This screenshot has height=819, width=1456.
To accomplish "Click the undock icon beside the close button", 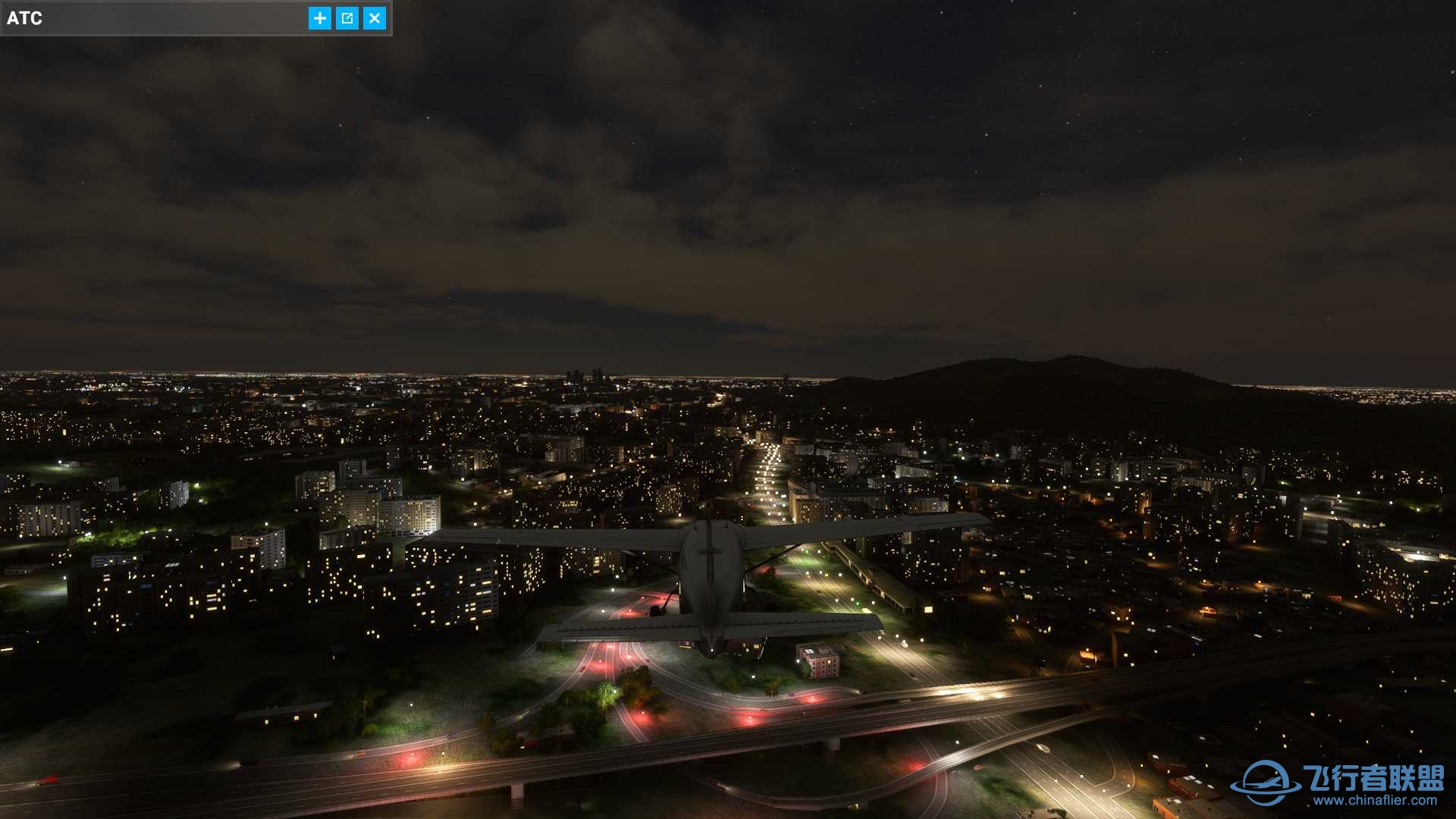I will pyautogui.click(x=347, y=18).
